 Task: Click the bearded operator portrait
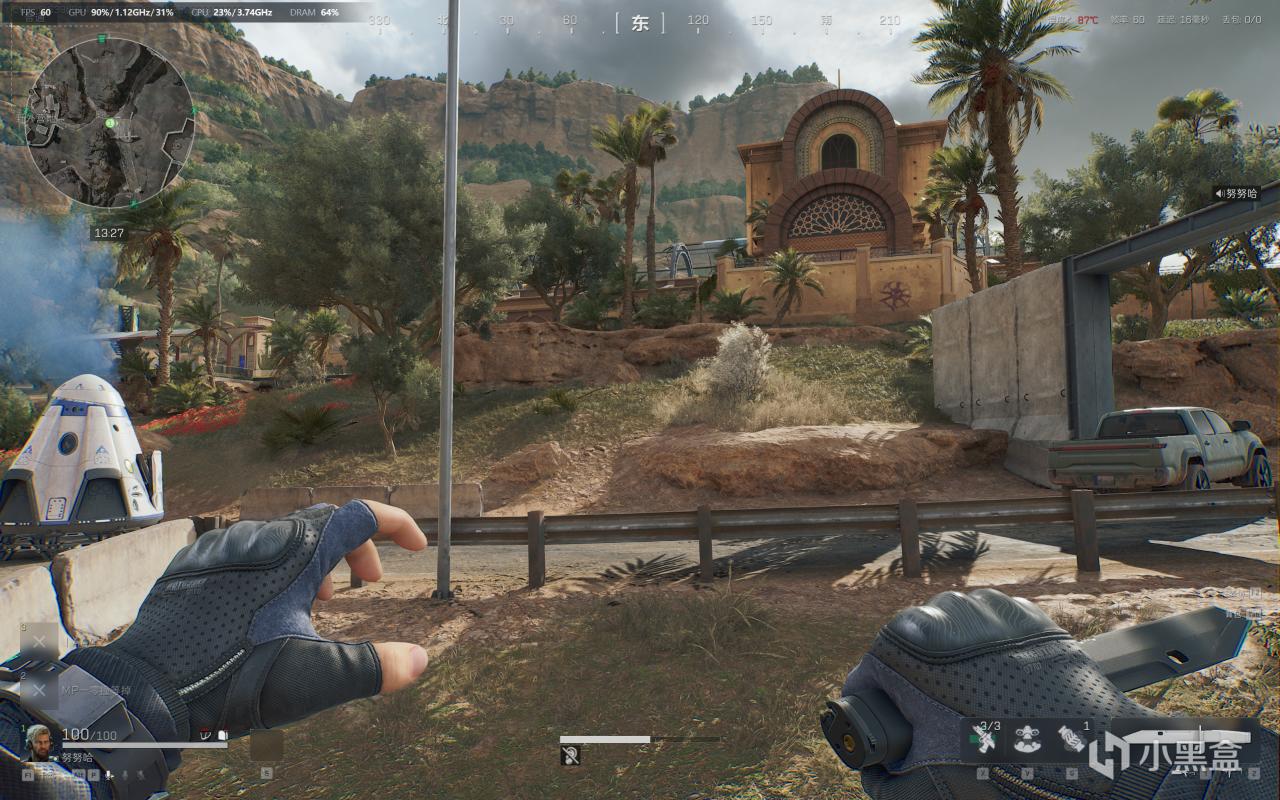(x=42, y=742)
